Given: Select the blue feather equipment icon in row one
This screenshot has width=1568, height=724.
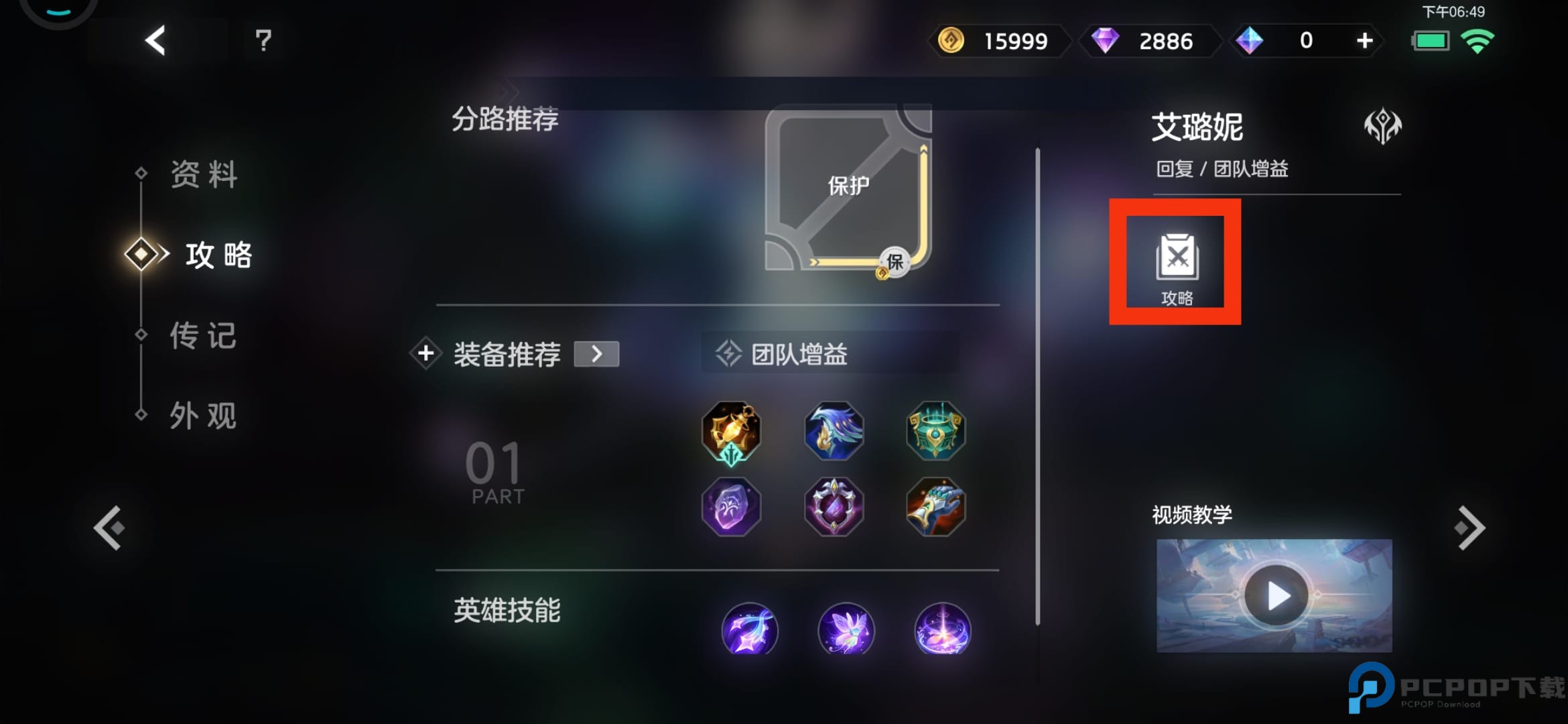Looking at the screenshot, I should [833, 431].
